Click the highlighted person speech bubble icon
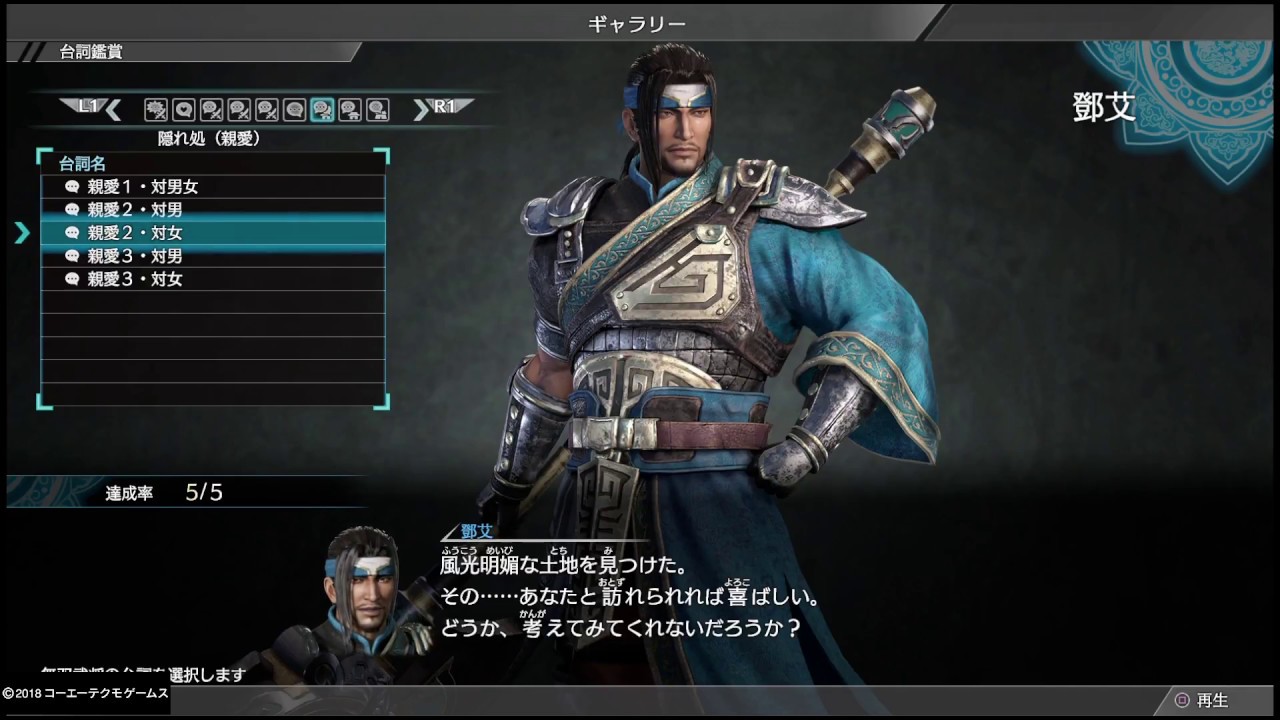 324,108
